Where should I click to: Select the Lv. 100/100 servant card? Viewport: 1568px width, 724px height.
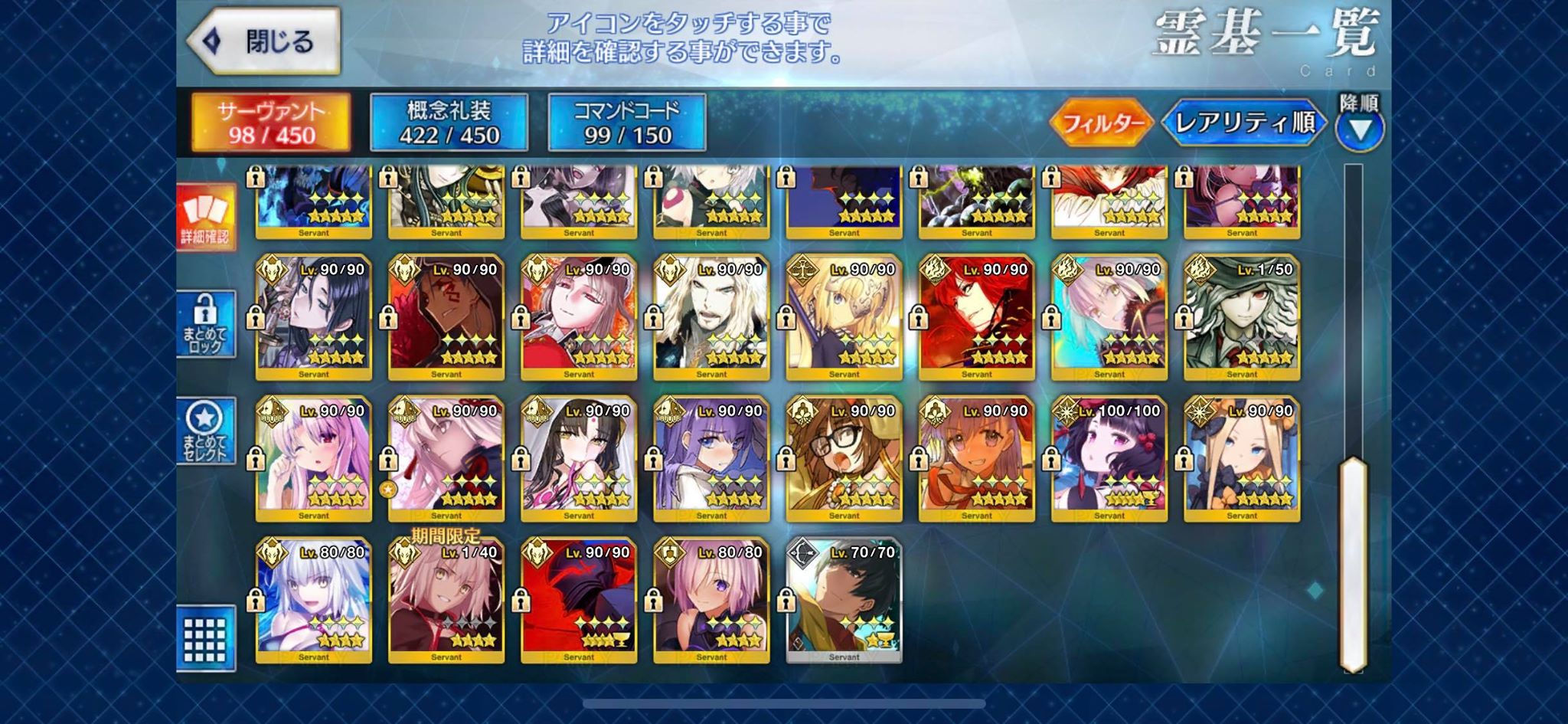tap(1109, 458)
